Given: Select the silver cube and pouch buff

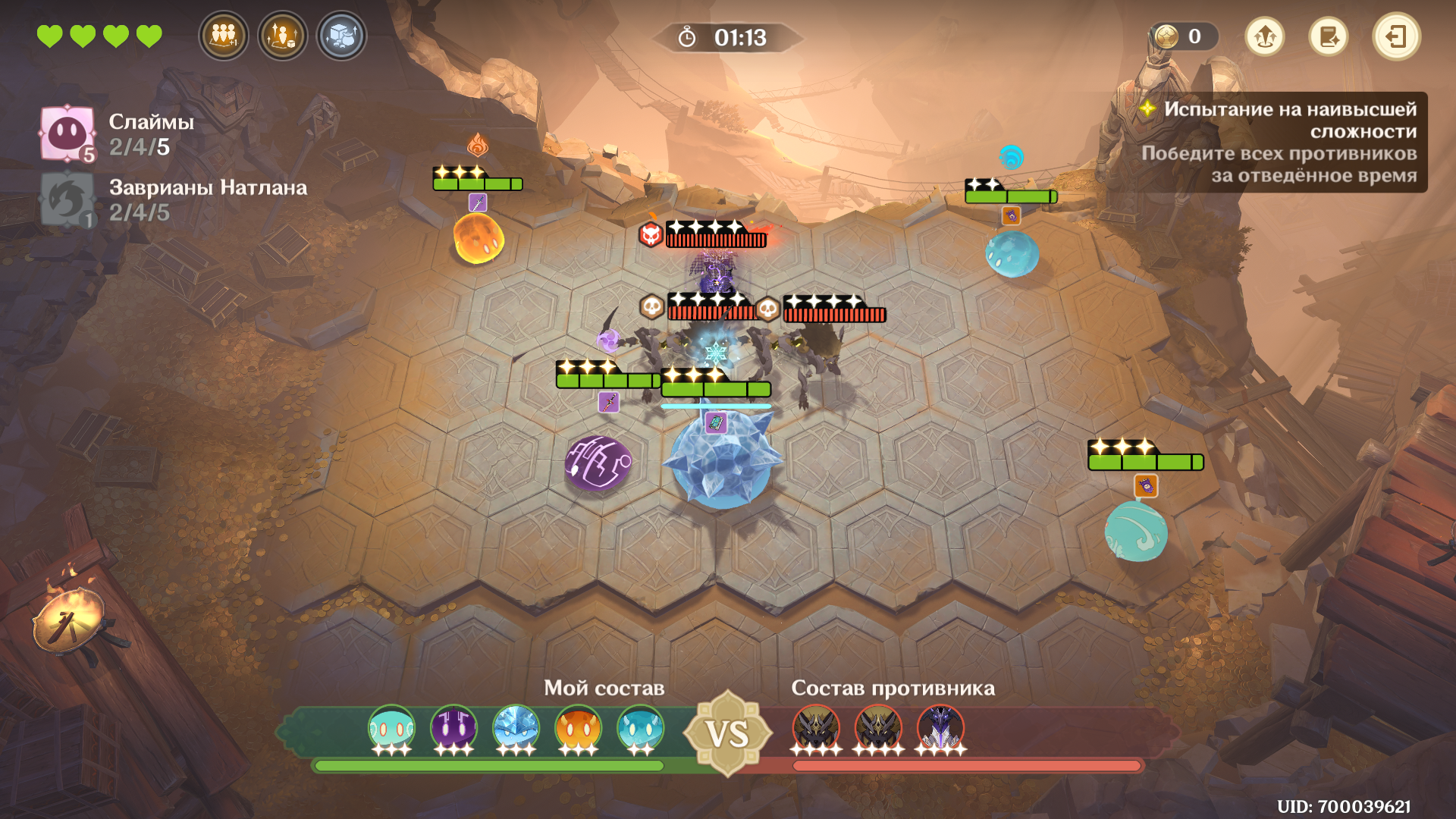Looking at the screenshot, I should [x=341, y=36].
